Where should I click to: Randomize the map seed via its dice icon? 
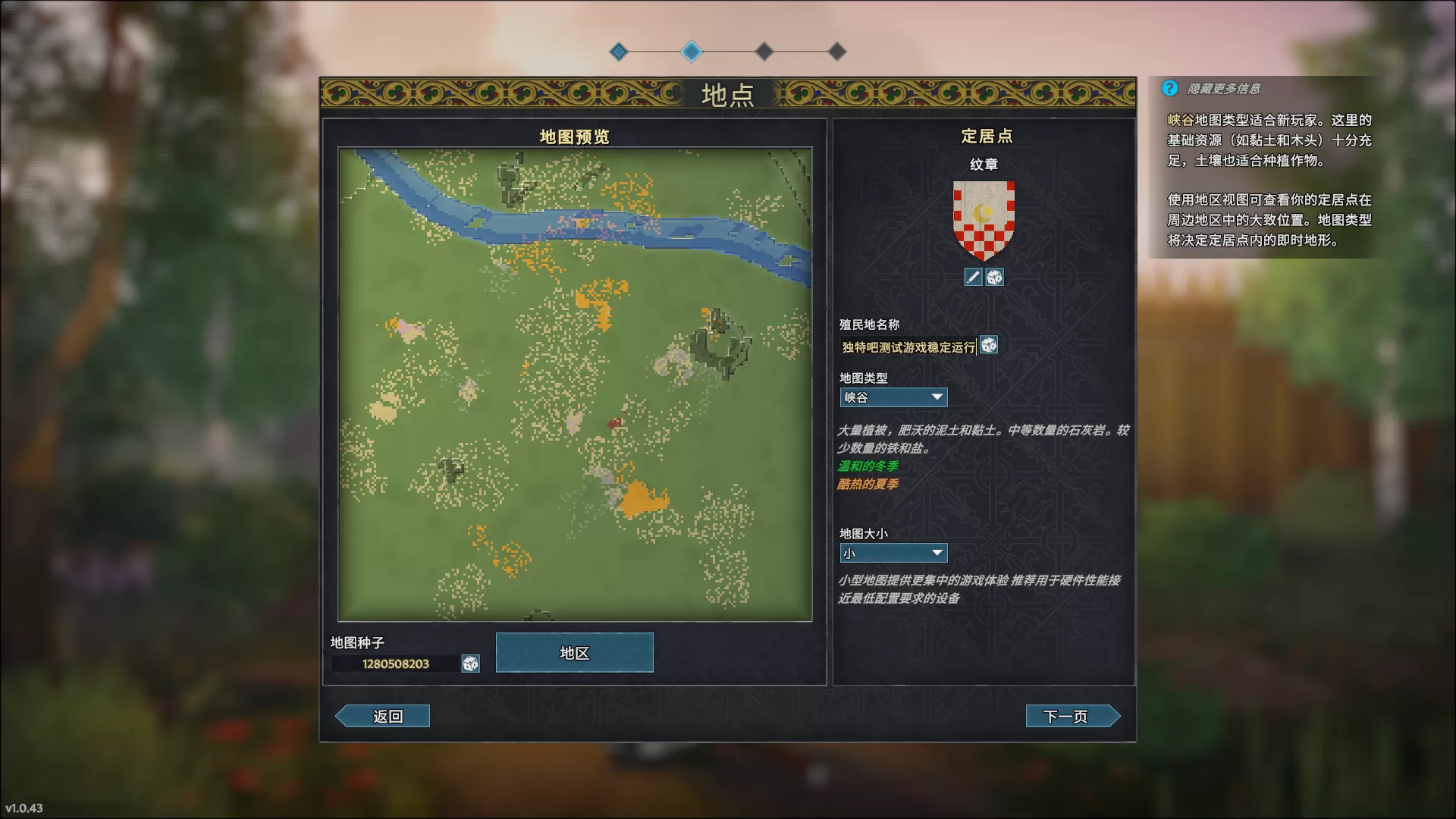click(469, 662)
